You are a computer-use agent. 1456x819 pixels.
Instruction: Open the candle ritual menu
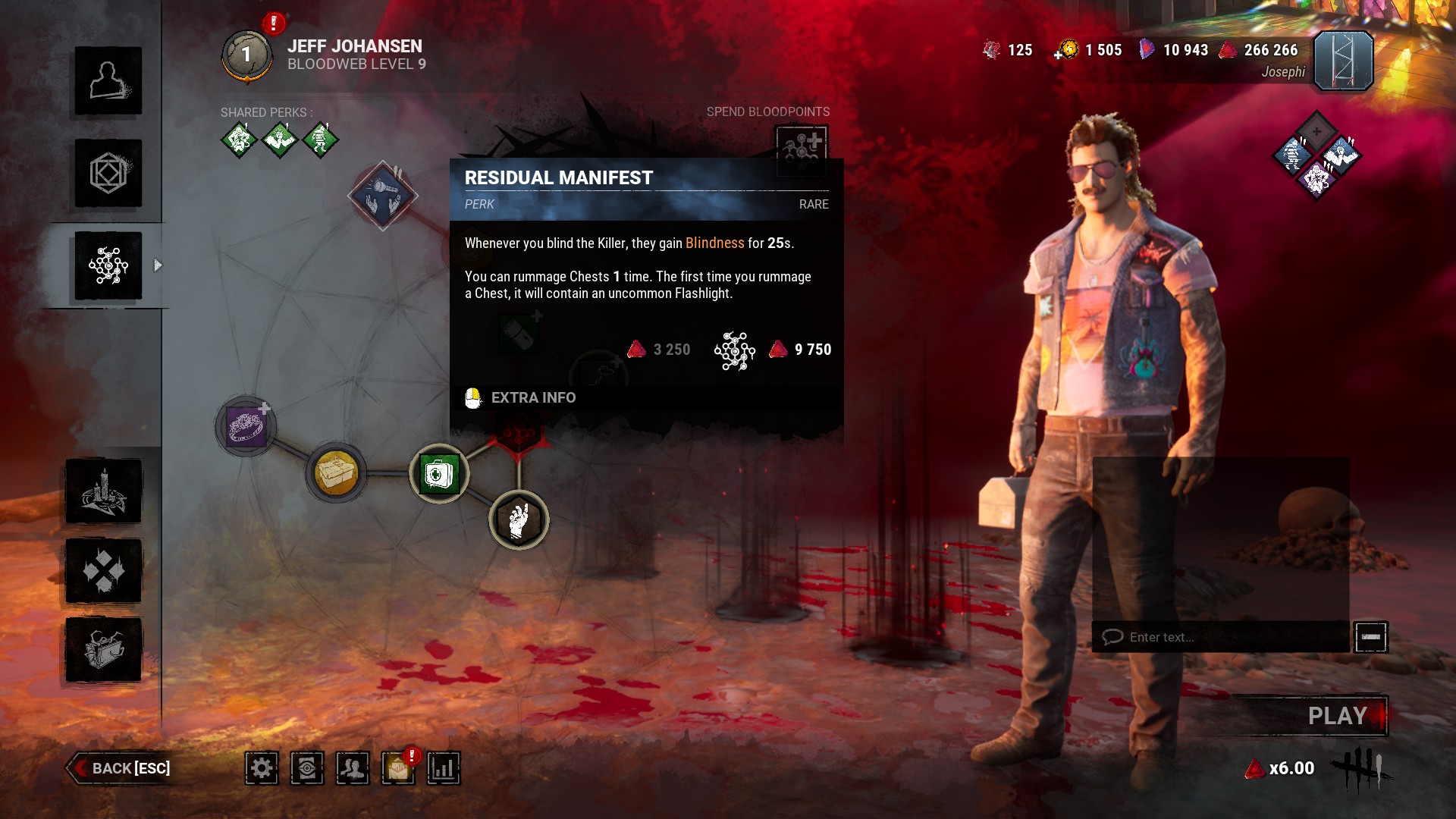tap(104, 491)
